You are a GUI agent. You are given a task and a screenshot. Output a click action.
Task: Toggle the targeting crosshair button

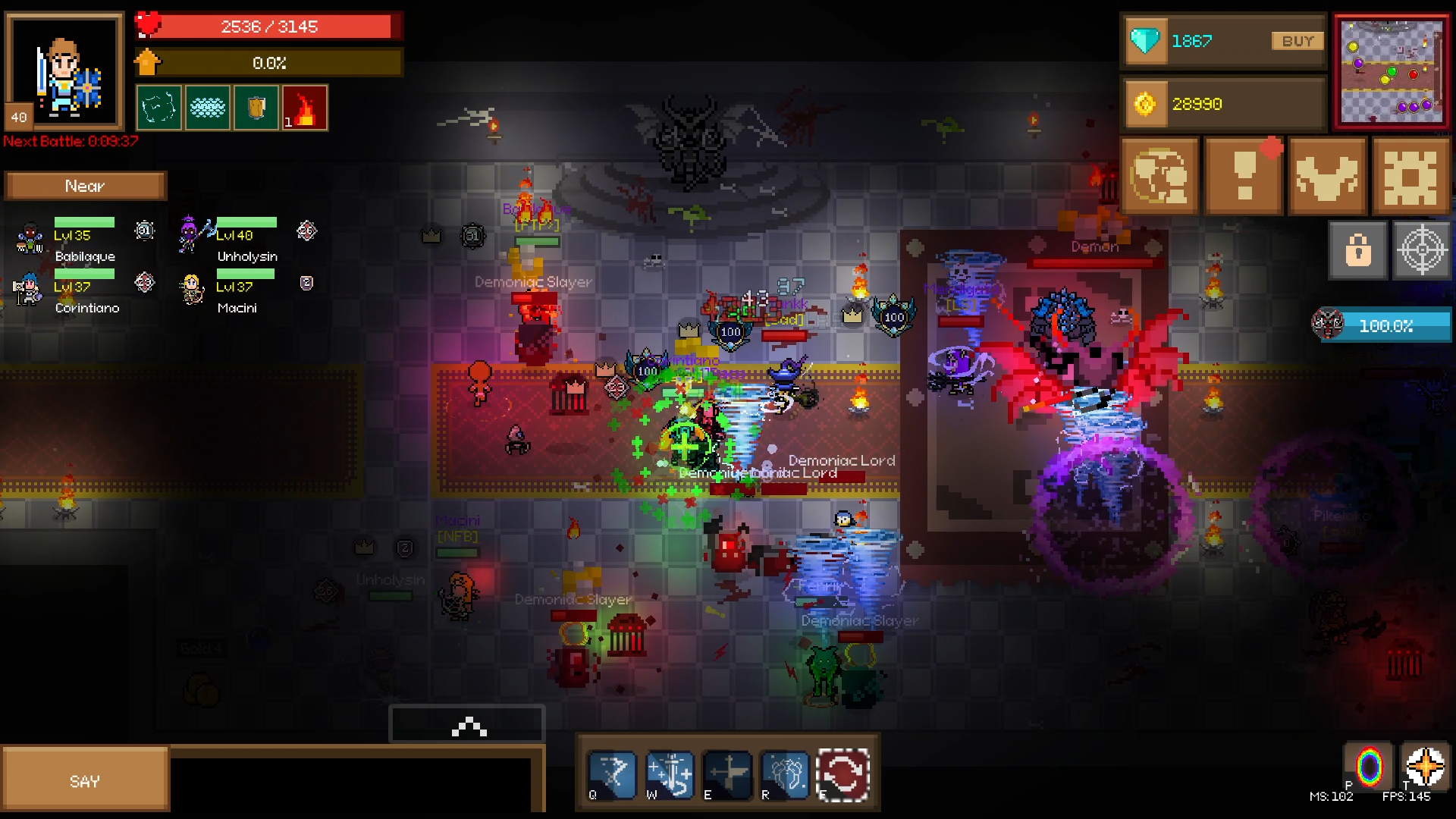[1420, 249]
